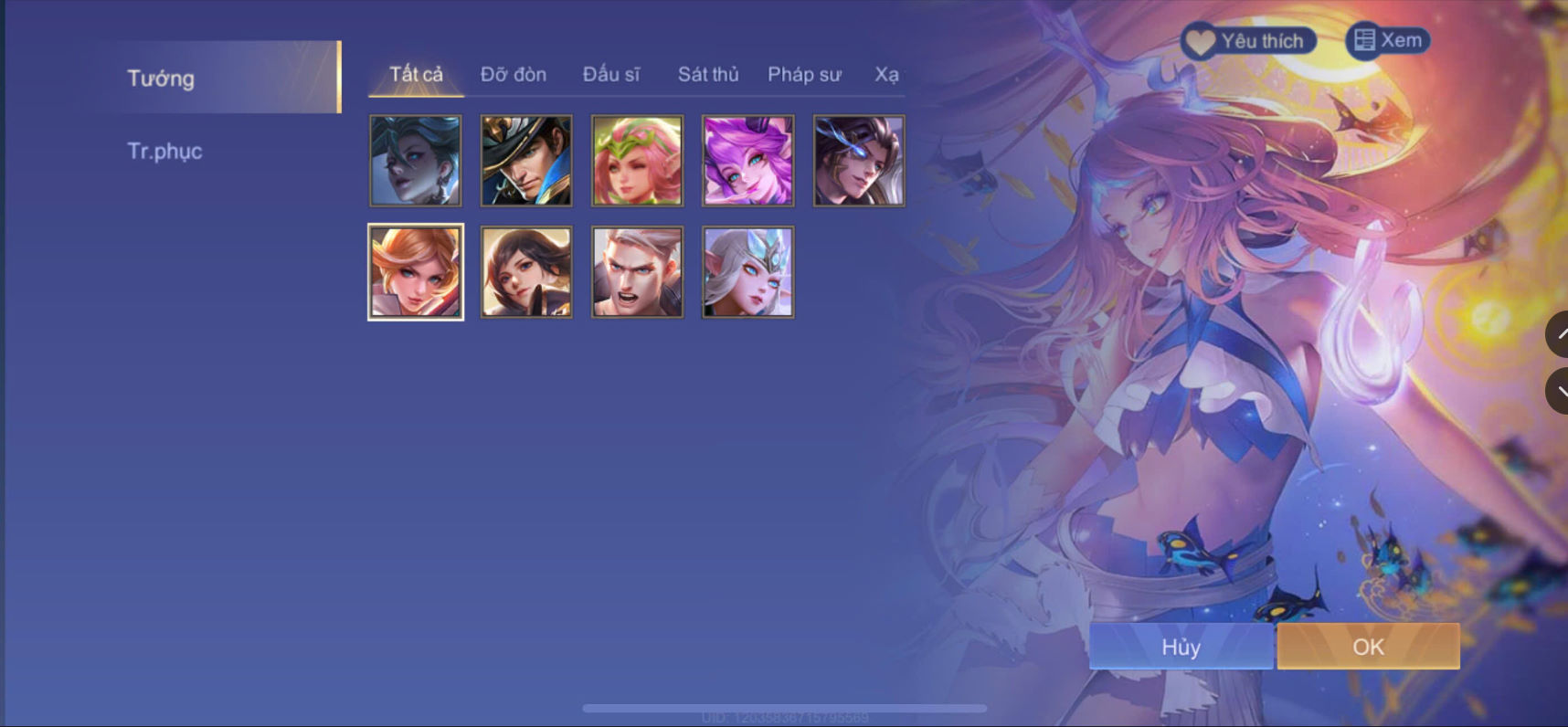The image size is (1568, 727).
Task: Select the white-haired shouting warrior portrait
Action: (x=637, y=271)
